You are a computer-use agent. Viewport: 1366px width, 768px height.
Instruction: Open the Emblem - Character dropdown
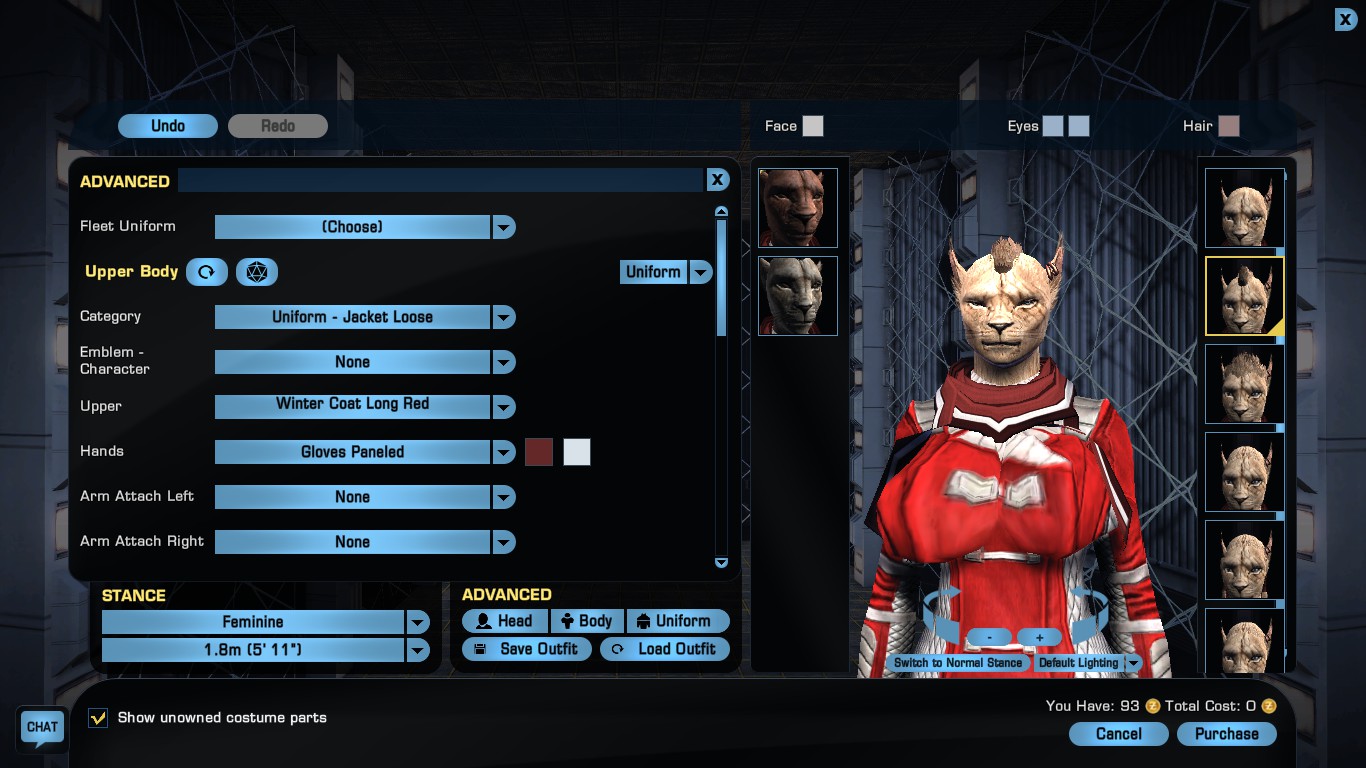504,362
